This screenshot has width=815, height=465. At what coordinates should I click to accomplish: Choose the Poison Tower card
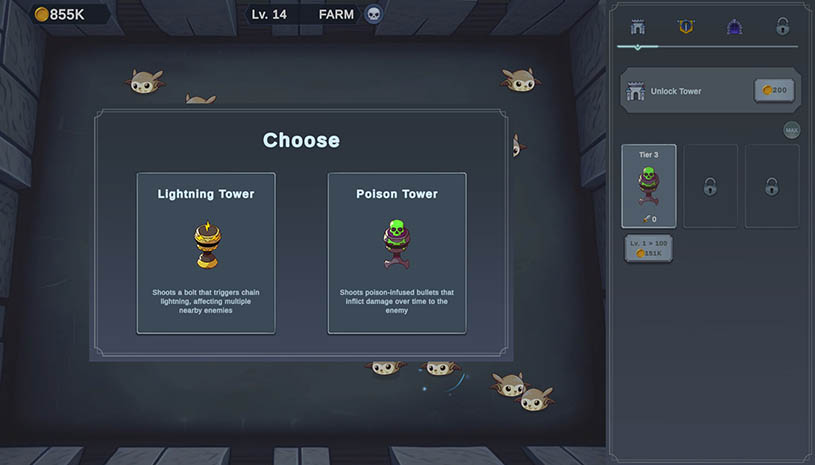397,253
